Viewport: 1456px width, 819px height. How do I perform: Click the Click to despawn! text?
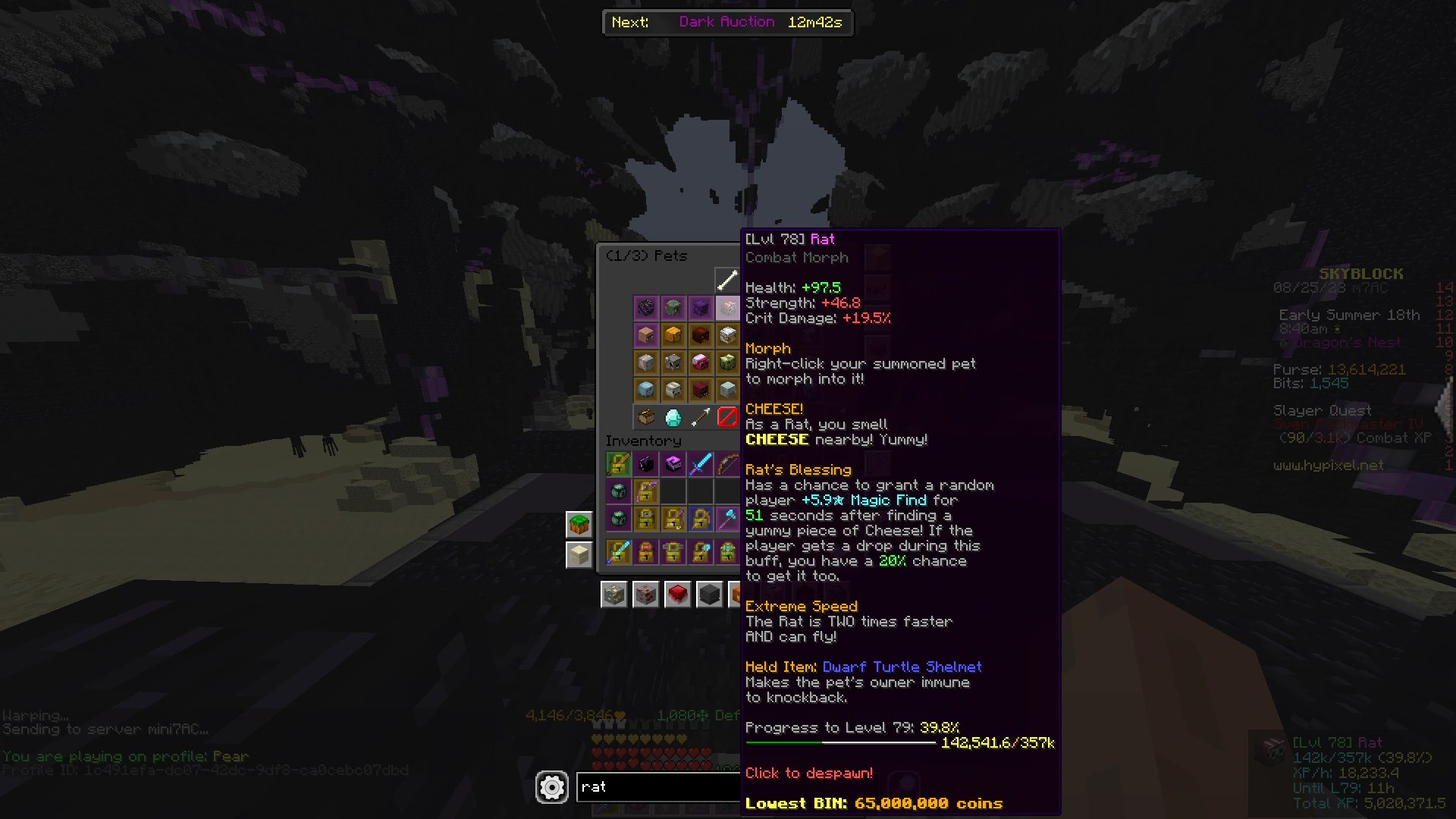(x=808, y=773)
